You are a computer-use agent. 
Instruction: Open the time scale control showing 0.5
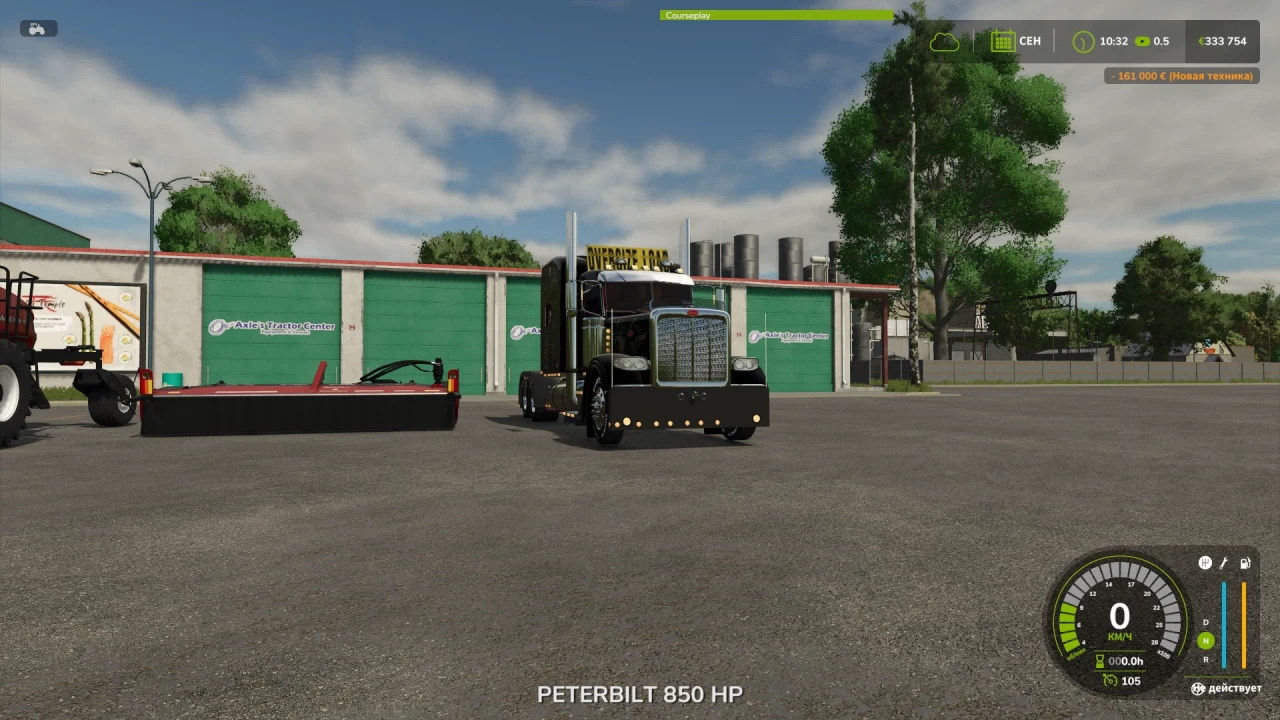pyautogui.click(x=1150, y=41)
